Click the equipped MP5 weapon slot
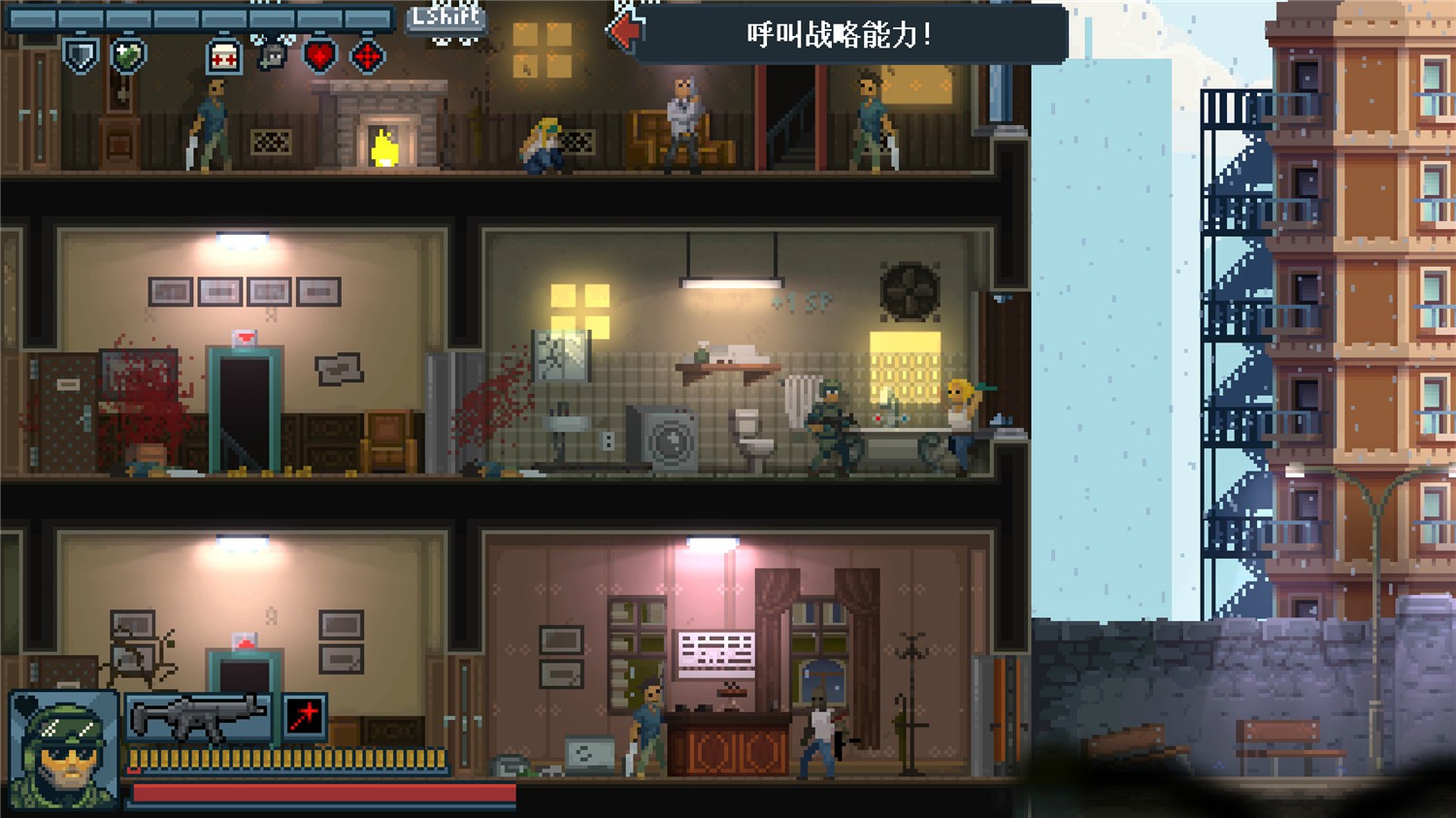 199,717
